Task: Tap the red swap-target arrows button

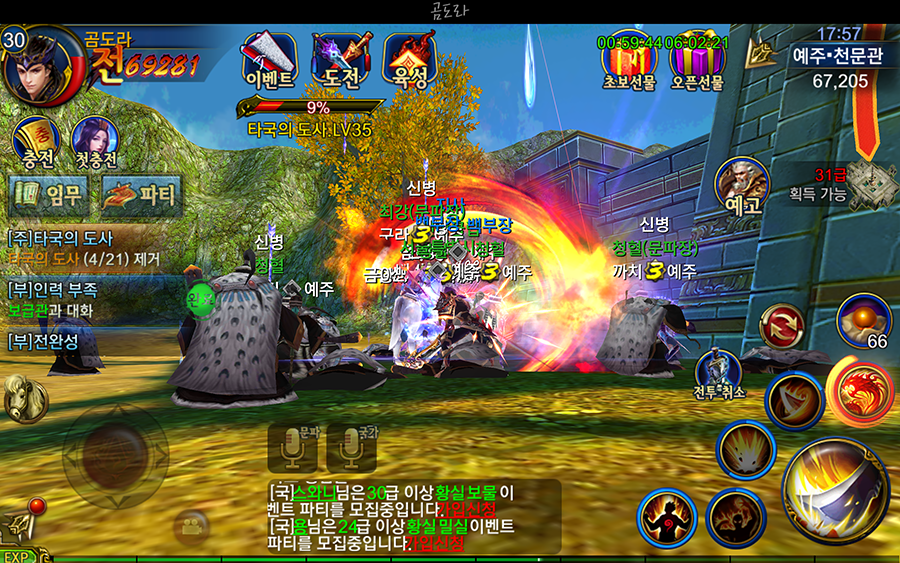Action: click(x=781, y=327)
